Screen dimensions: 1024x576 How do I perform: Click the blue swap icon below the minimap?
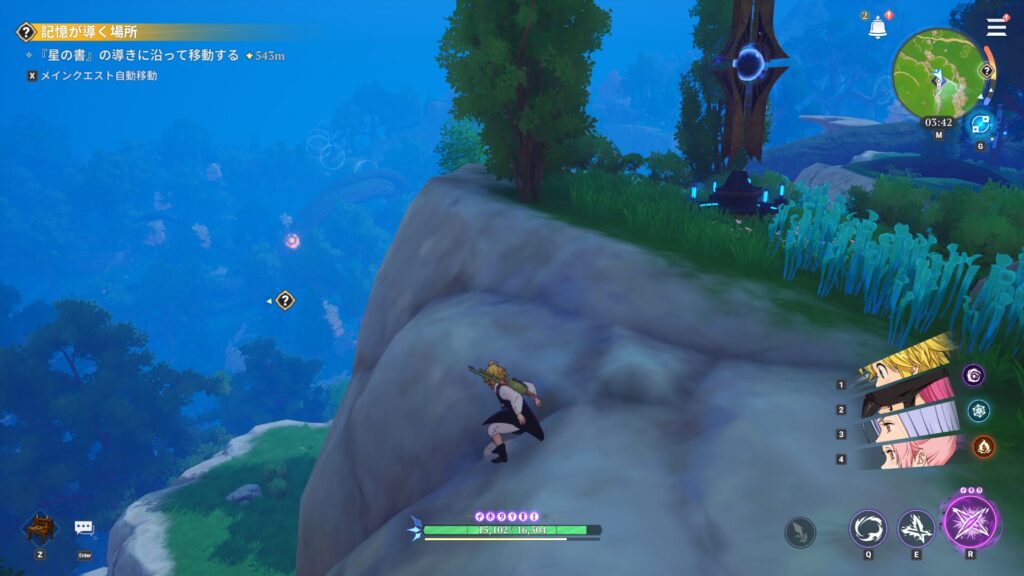coord(980,124)
